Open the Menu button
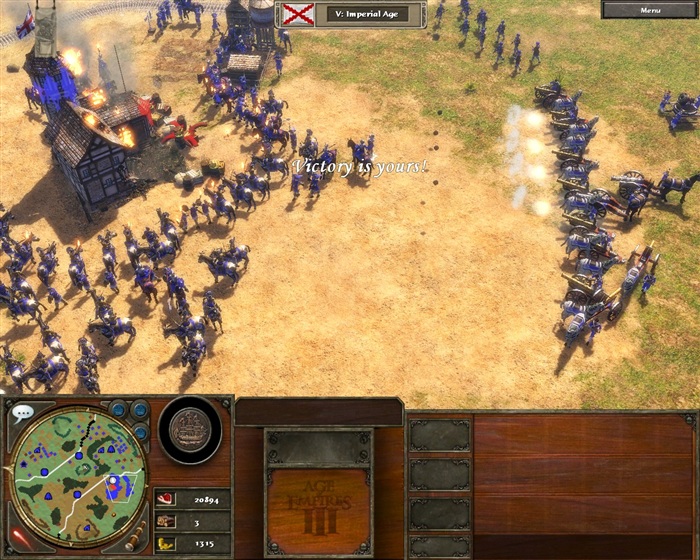700x560 pixels. click(650, 10)
